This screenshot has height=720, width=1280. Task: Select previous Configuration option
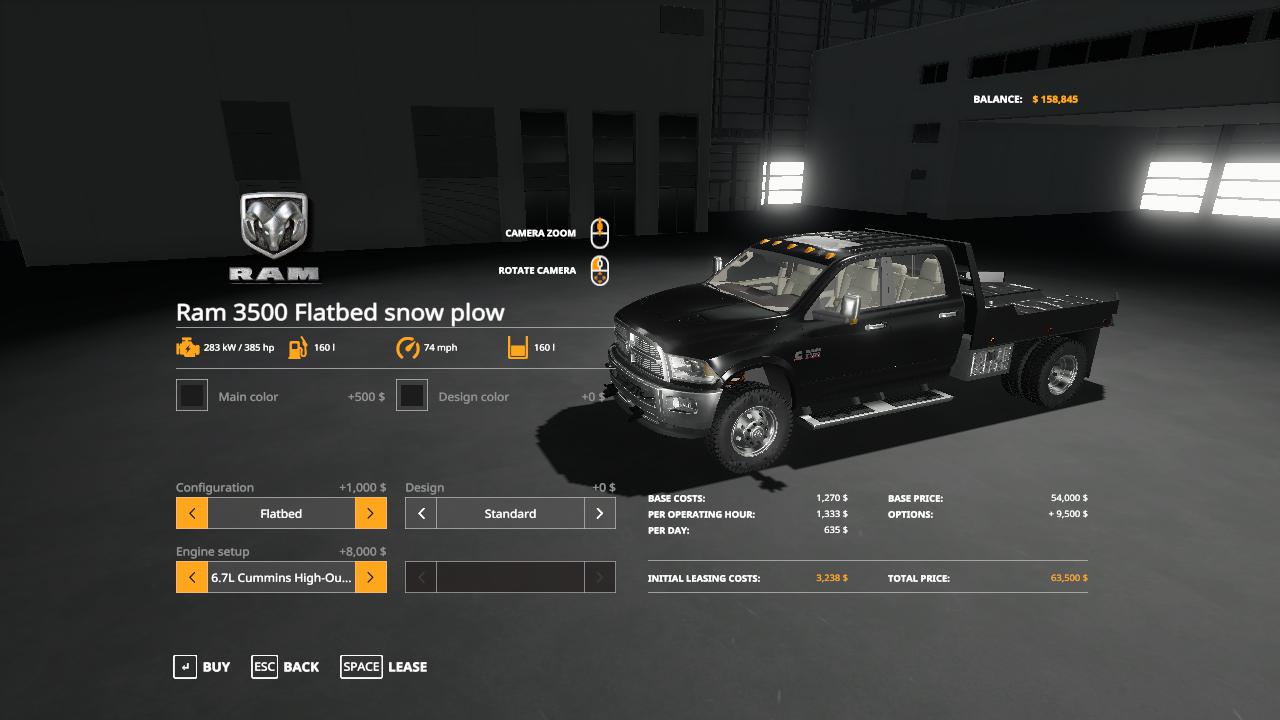click(192, 514)
